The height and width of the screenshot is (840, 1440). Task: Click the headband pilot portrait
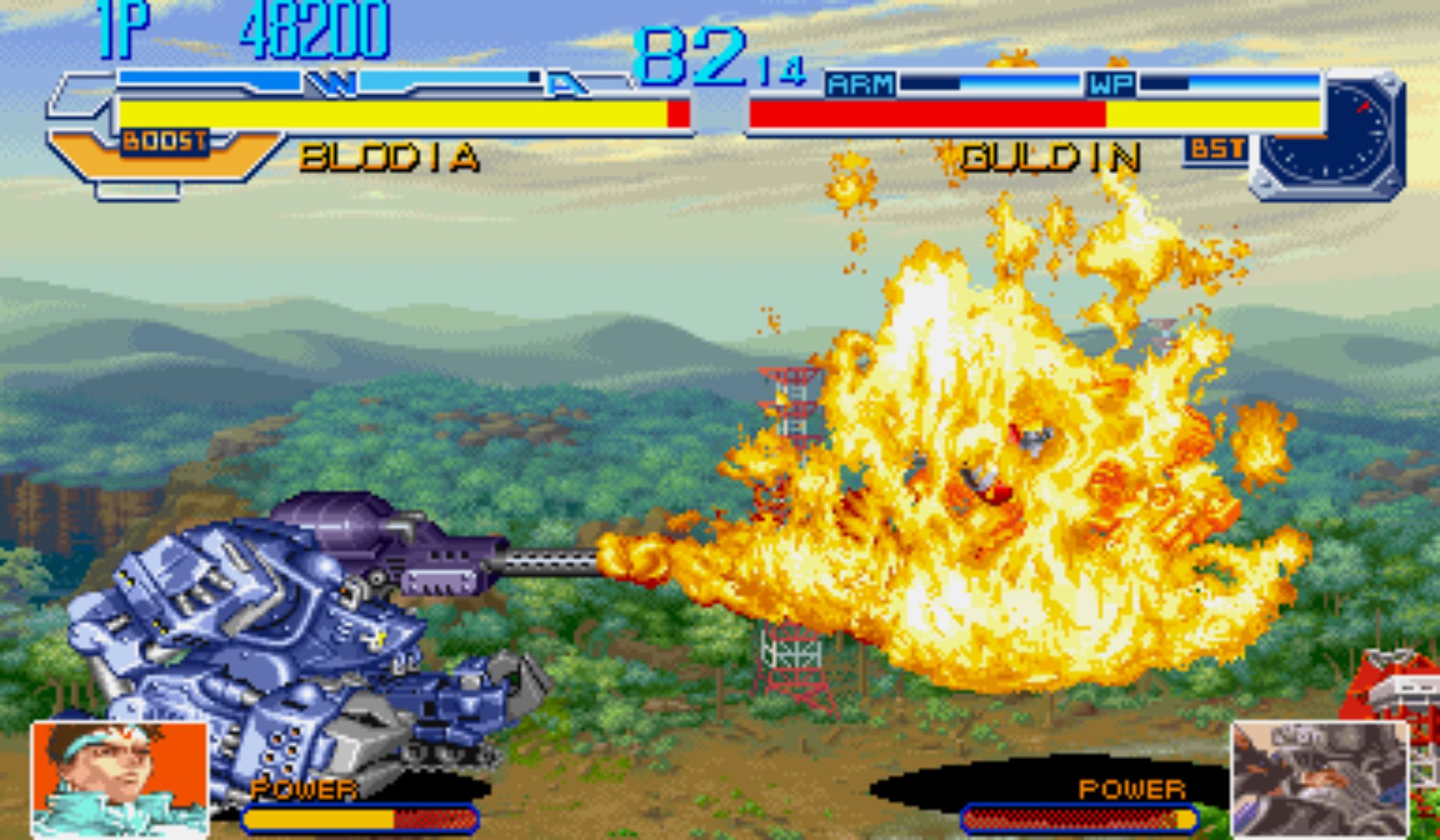point(120,778)
